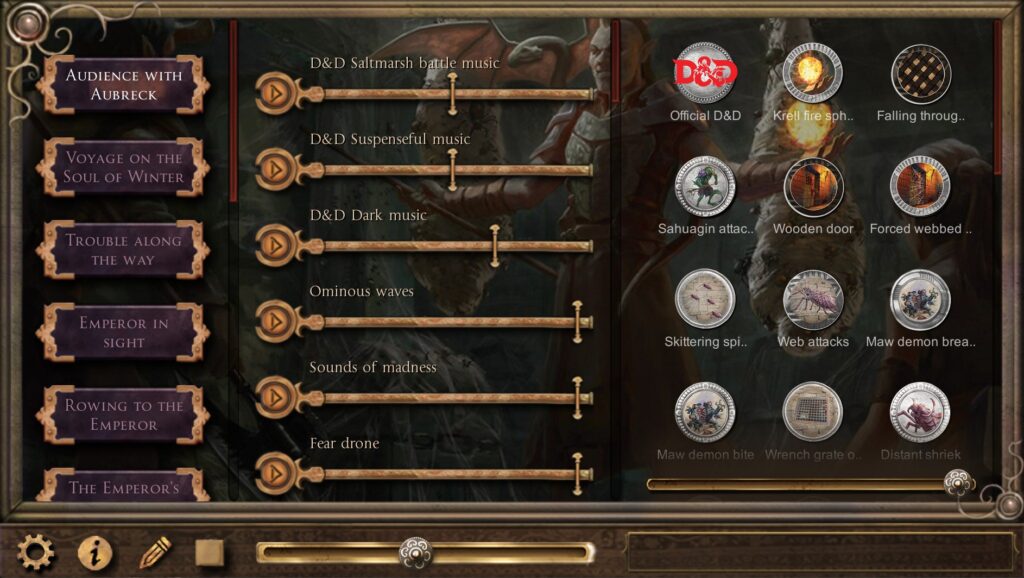Screen dimensions: 1024x578
Task: Trigger the Wooden door sound
Action: pos(812,187)
